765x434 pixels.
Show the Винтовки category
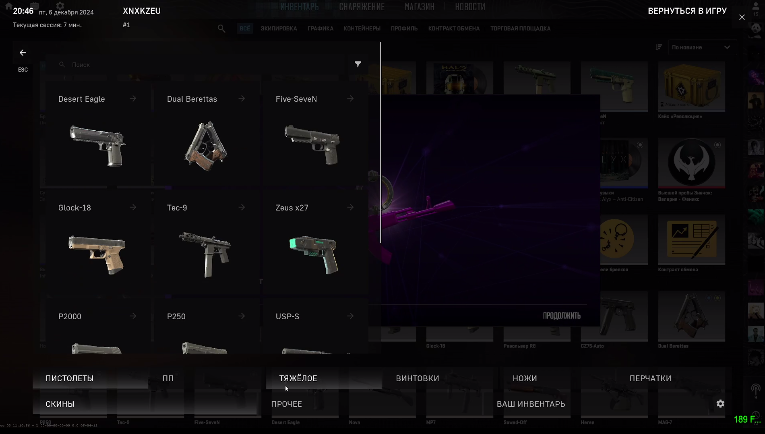(x=417, y=378)
